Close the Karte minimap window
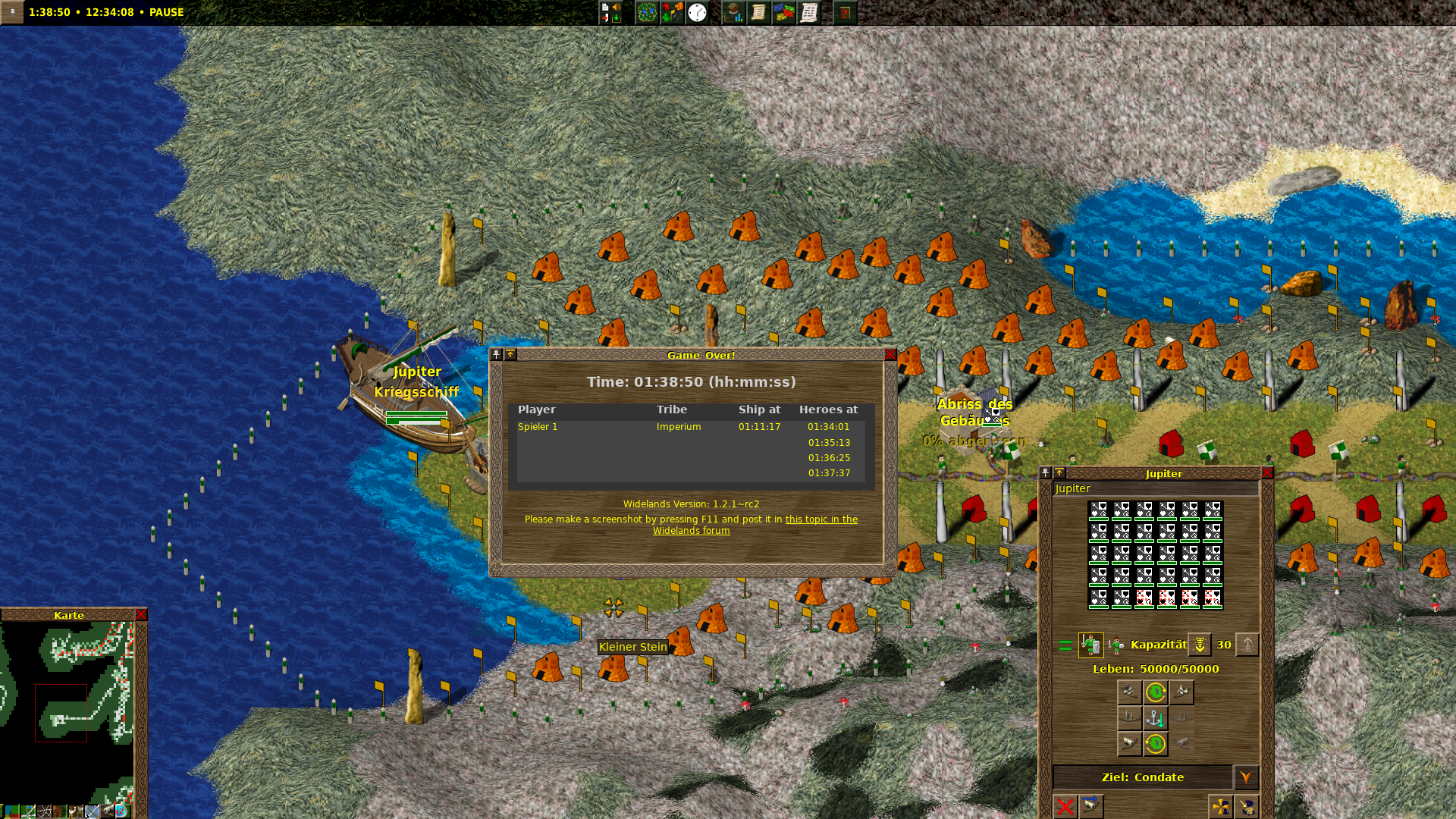The height and width of the screenshot is (819, 1456). (141, 615)
